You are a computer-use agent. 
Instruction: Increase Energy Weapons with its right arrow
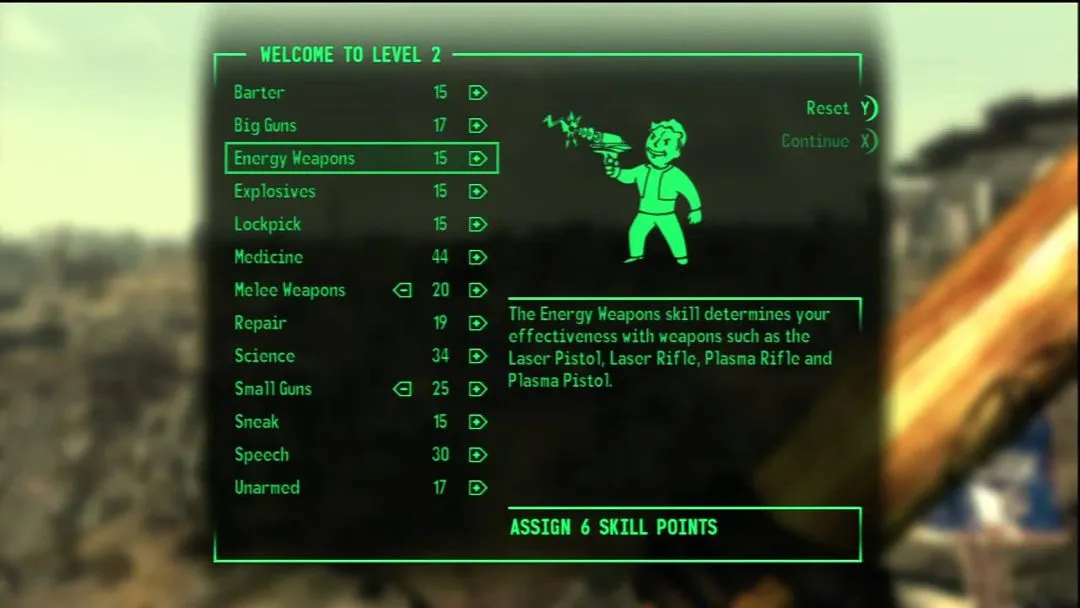pyautogui.click(x=478, y=159)
